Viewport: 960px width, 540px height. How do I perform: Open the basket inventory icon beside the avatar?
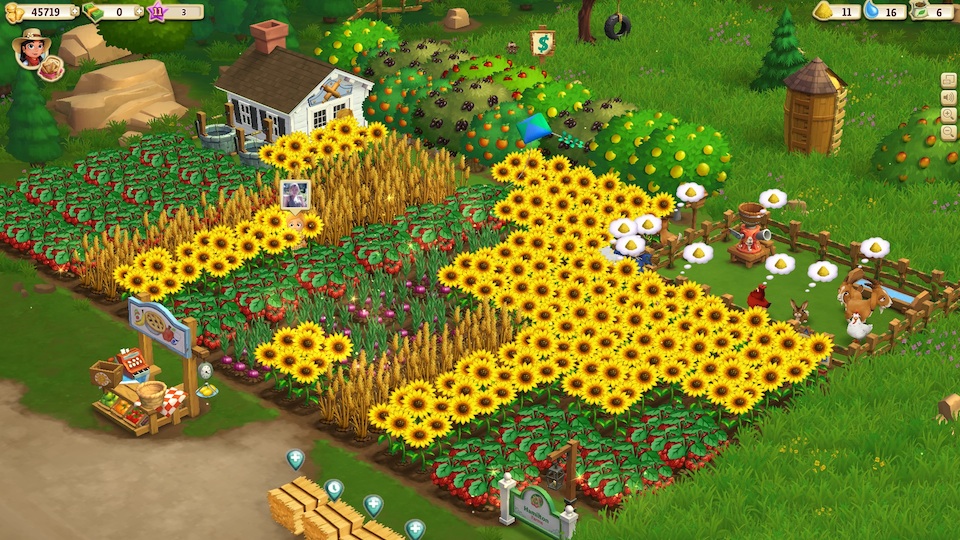(x=52, y=68)
